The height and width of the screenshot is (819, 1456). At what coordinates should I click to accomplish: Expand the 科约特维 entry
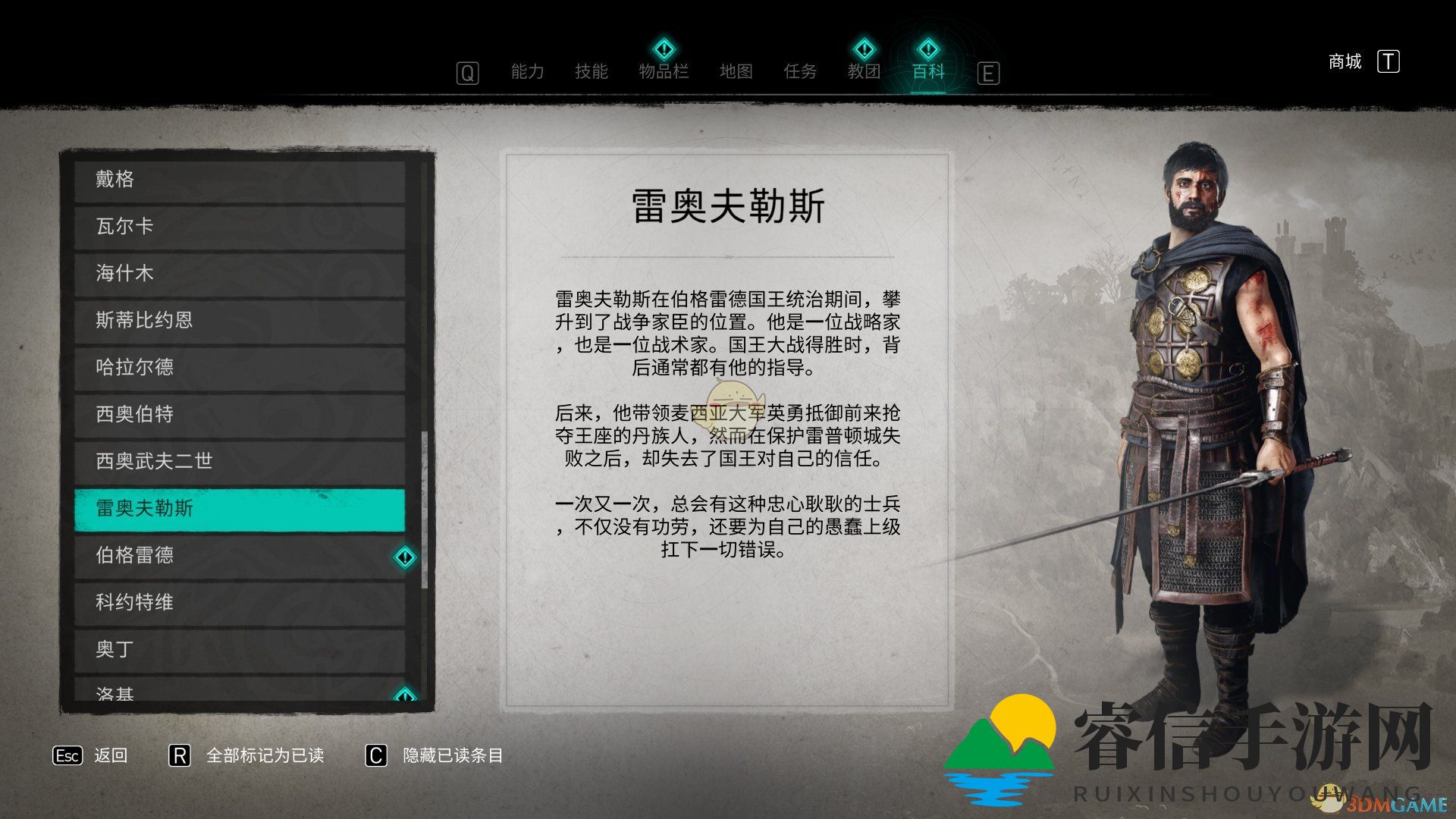pyautogui.click(x=227, y=603)
